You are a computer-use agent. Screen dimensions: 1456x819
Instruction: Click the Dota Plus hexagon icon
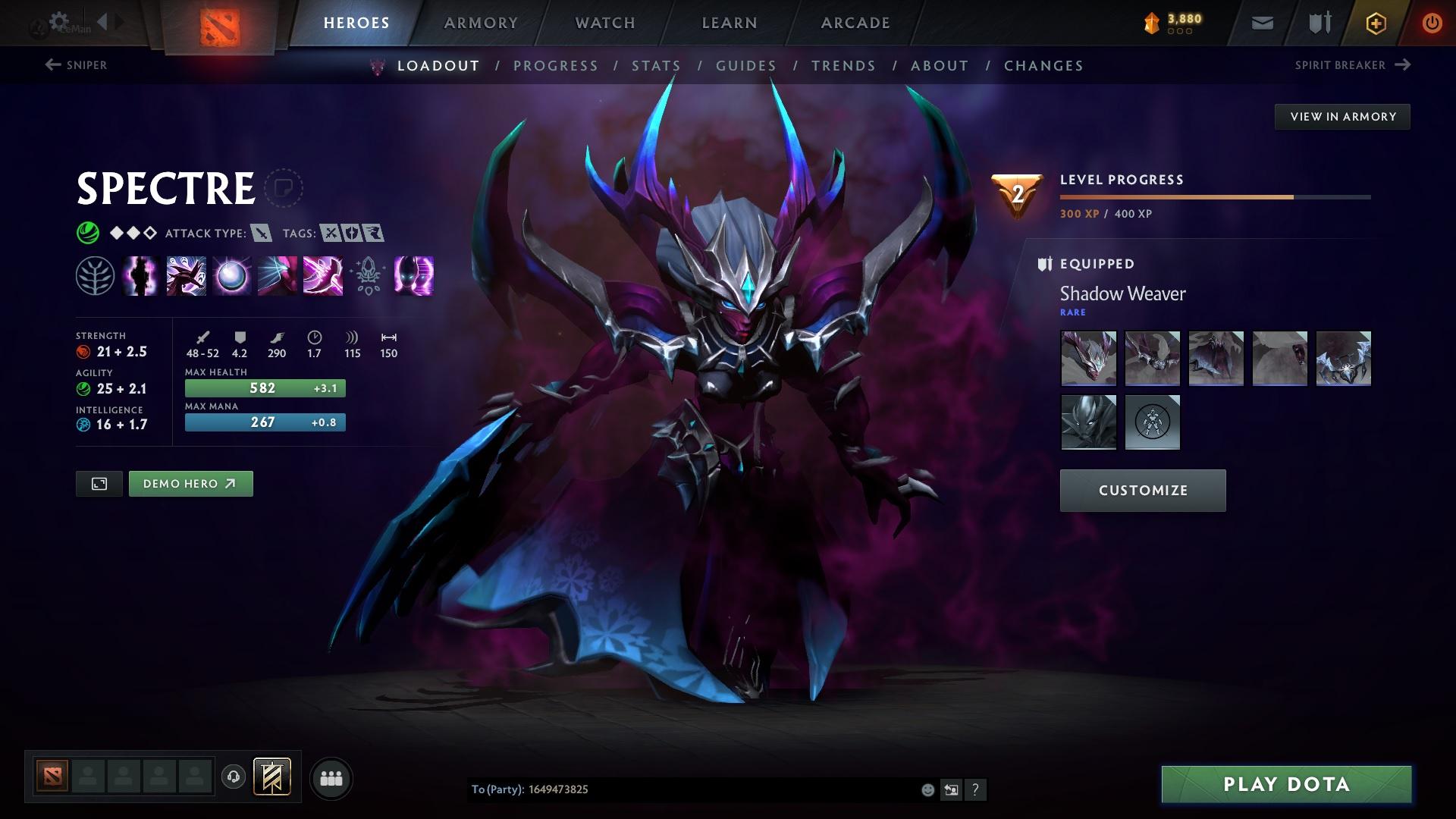pyautogui.click(x=1375, y=23)
